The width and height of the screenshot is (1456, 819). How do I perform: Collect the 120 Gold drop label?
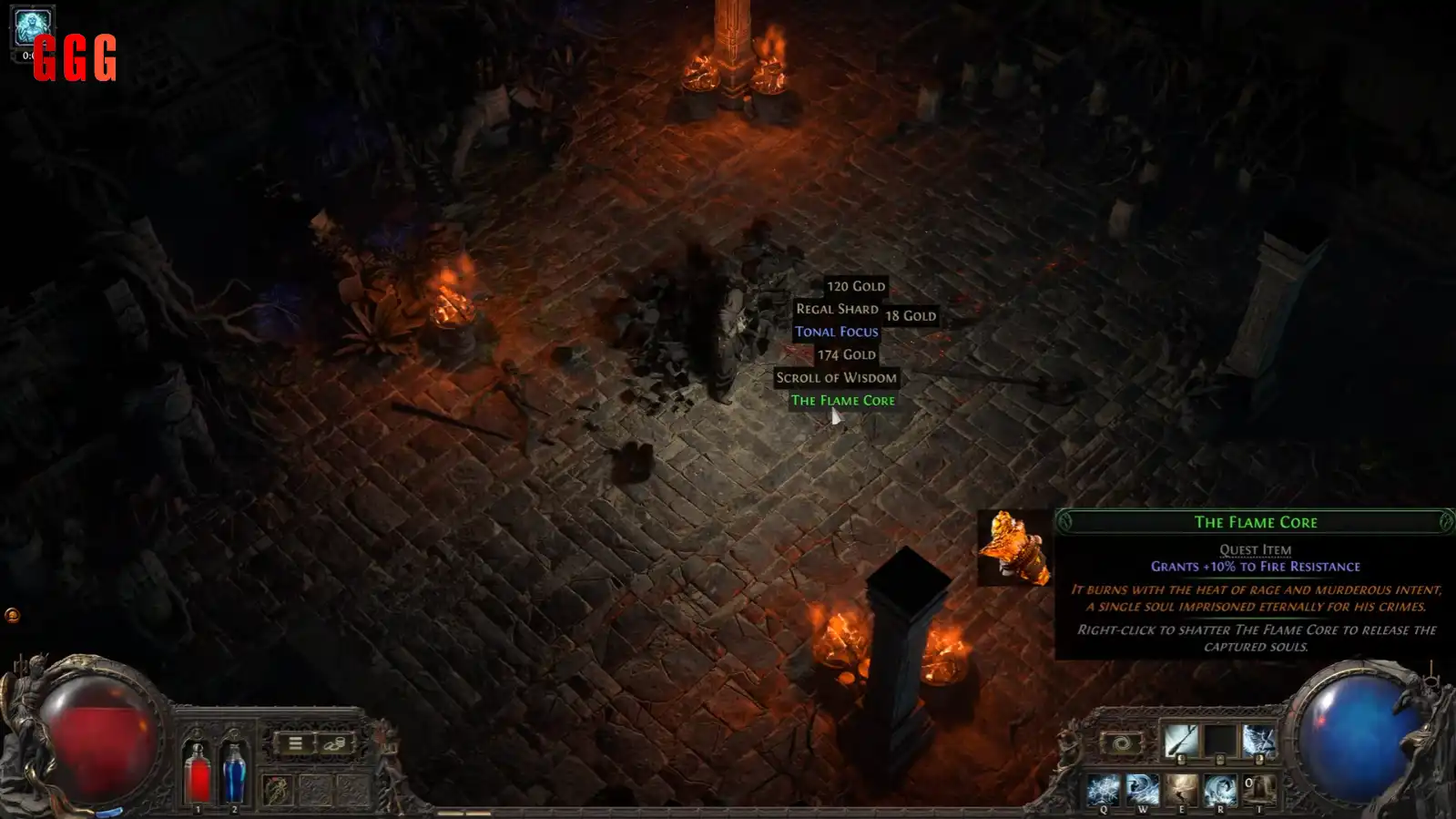click(855, 287)
